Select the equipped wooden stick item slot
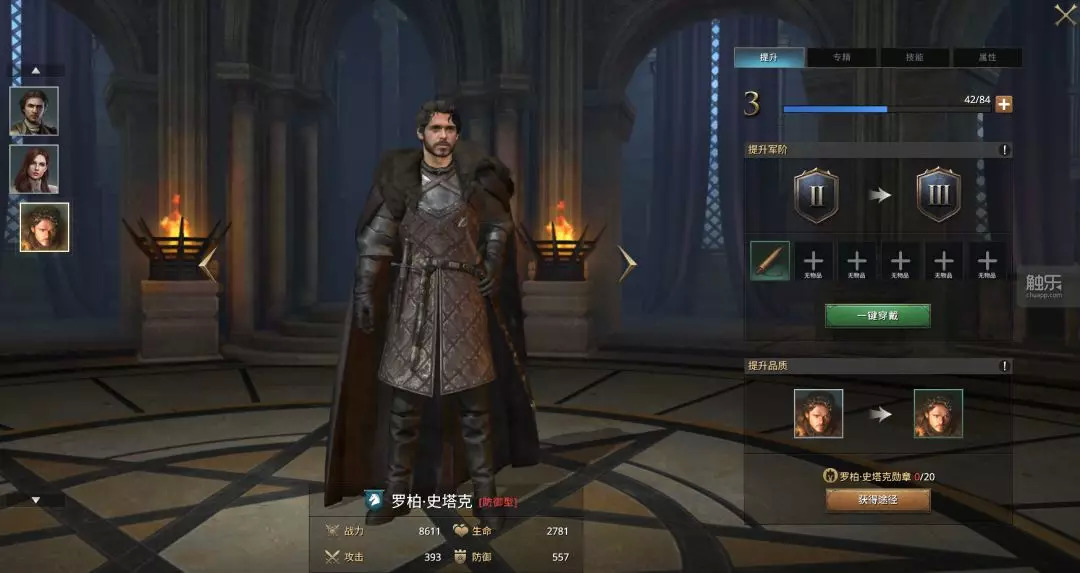 pos(770,261)
